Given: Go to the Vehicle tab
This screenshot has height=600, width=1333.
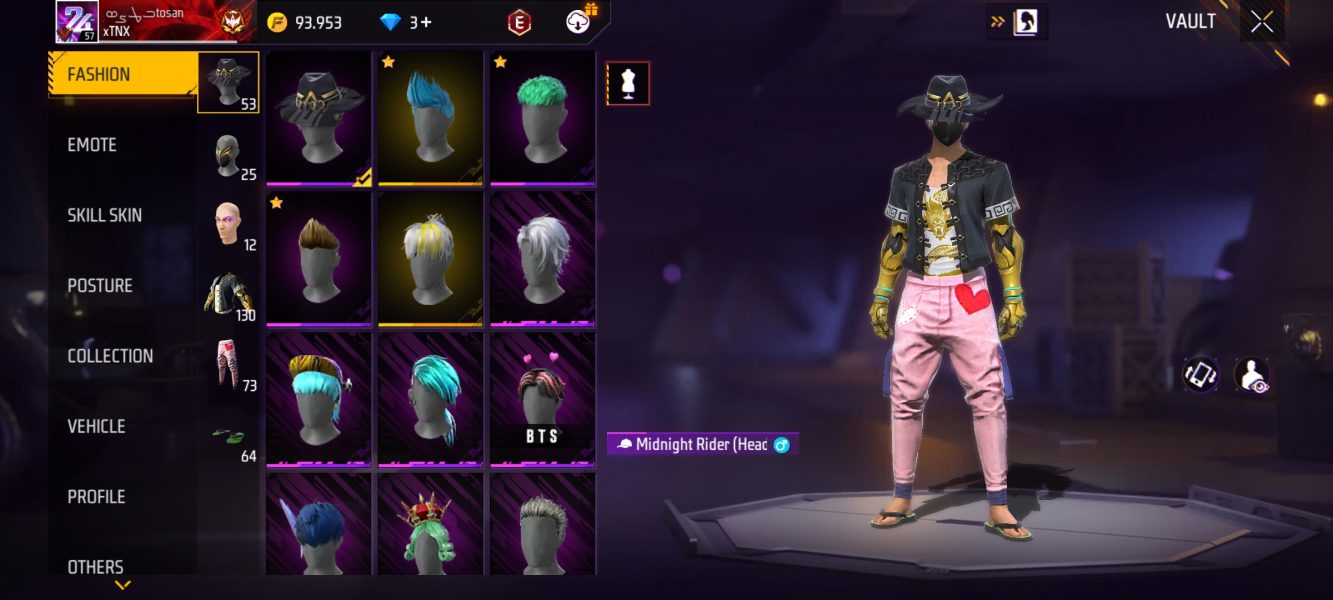Looking at the screenshot, I should pos(96,426).
